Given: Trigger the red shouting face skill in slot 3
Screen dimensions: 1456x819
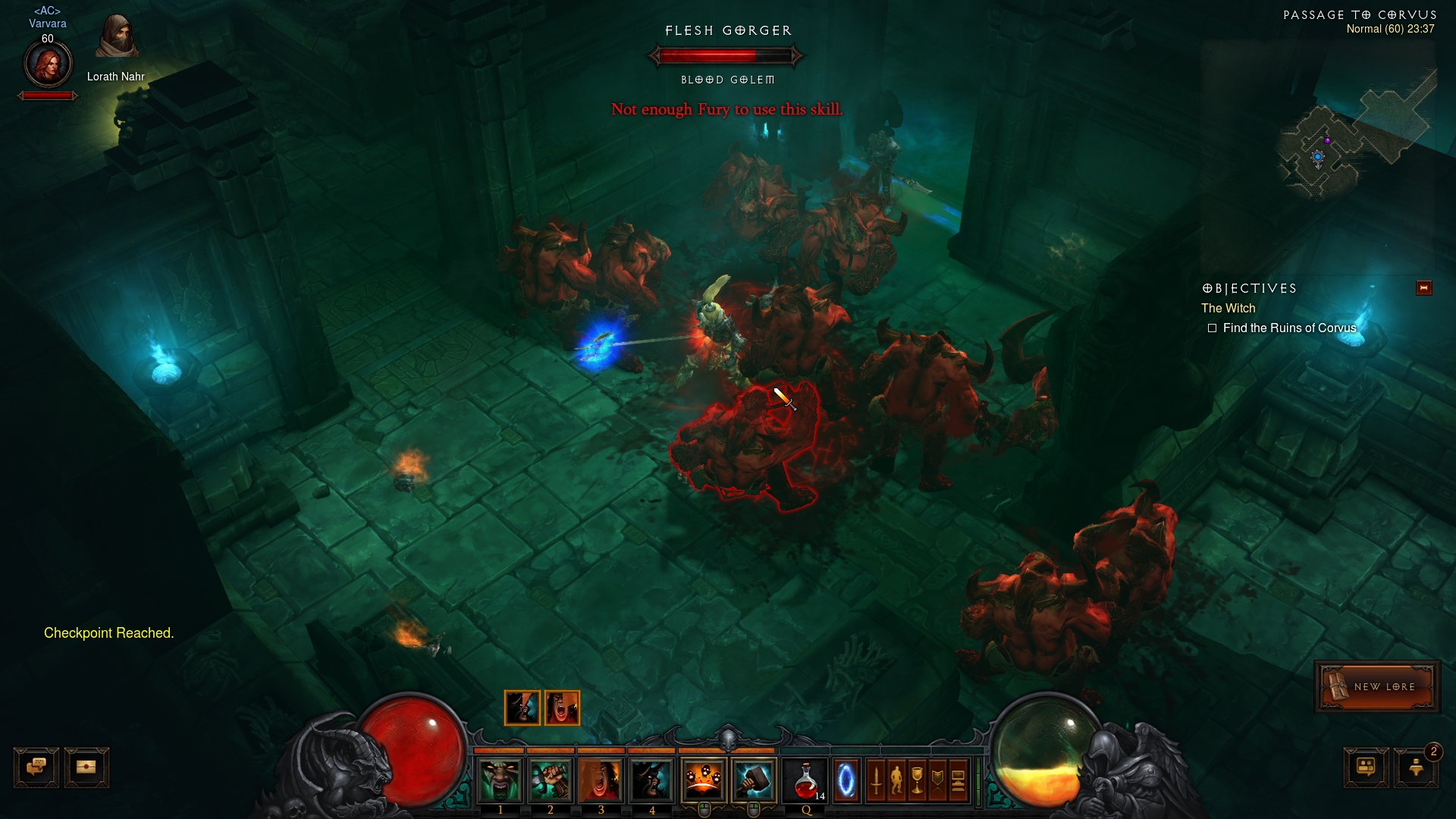Looking at the screenshot, I should click(601, 780).
